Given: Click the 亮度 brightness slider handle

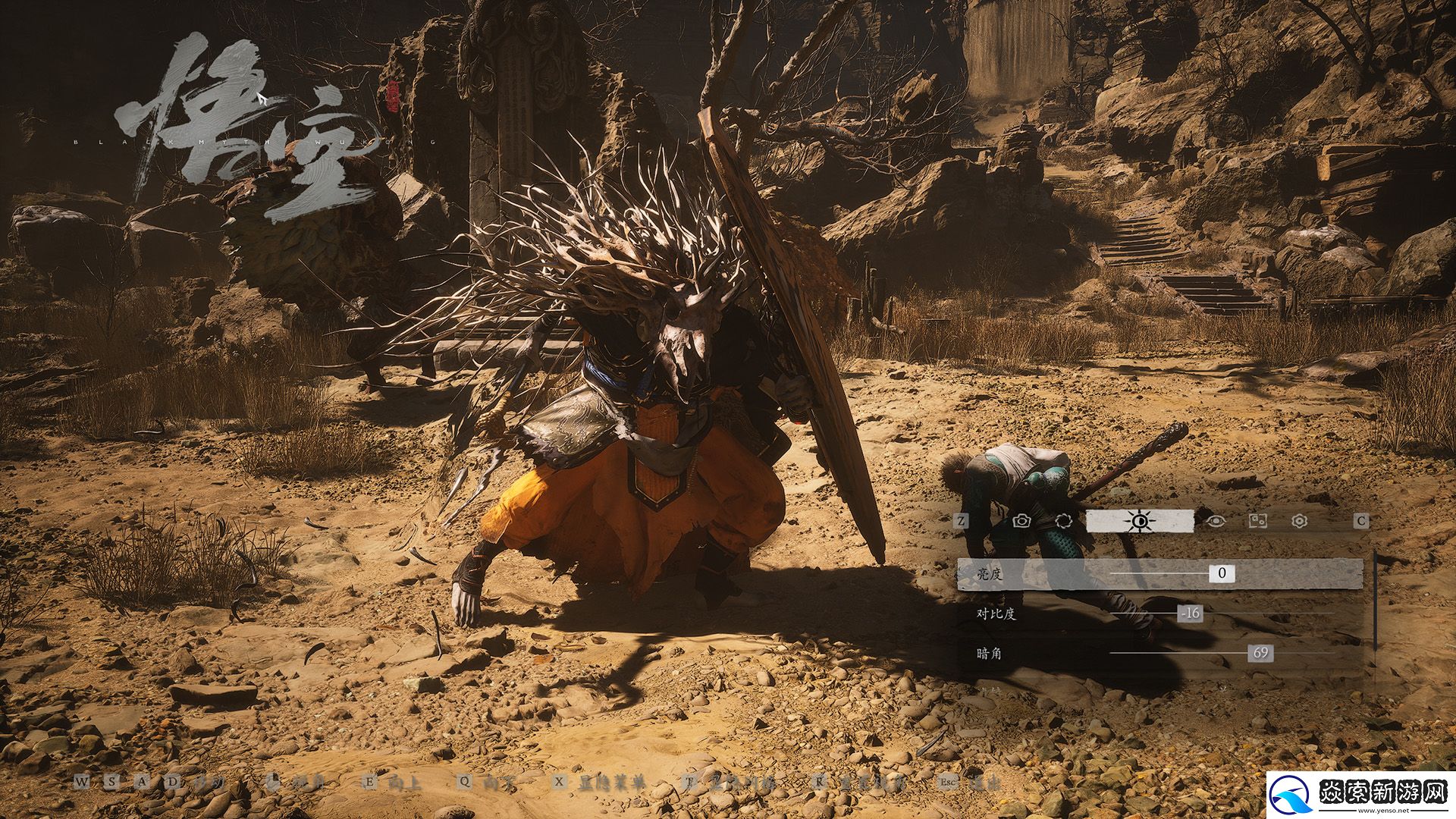Looking at the screenshot, I should point(1222,573).
